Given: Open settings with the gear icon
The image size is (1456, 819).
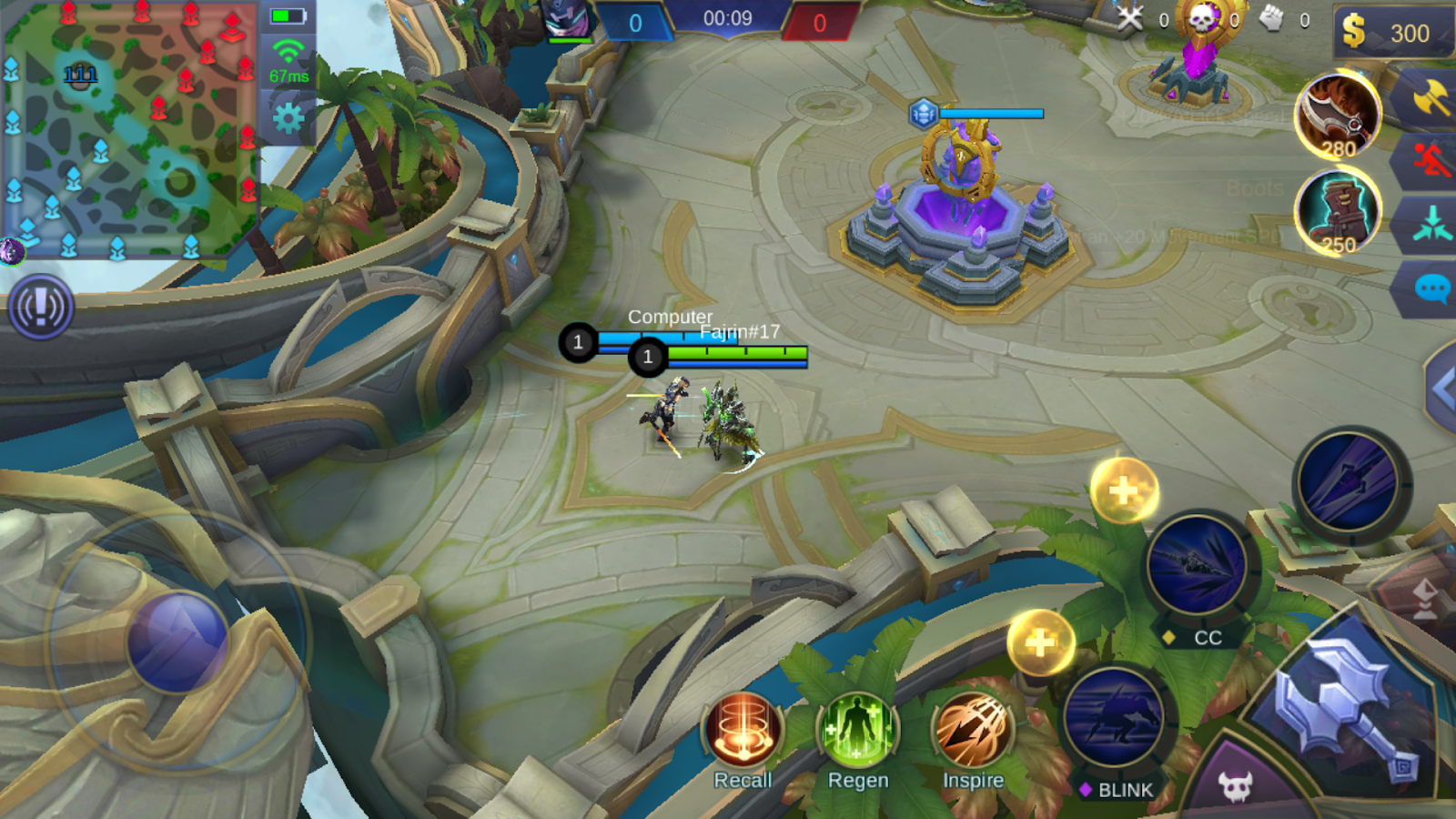Looking at the screenshot, I should 288,117.
